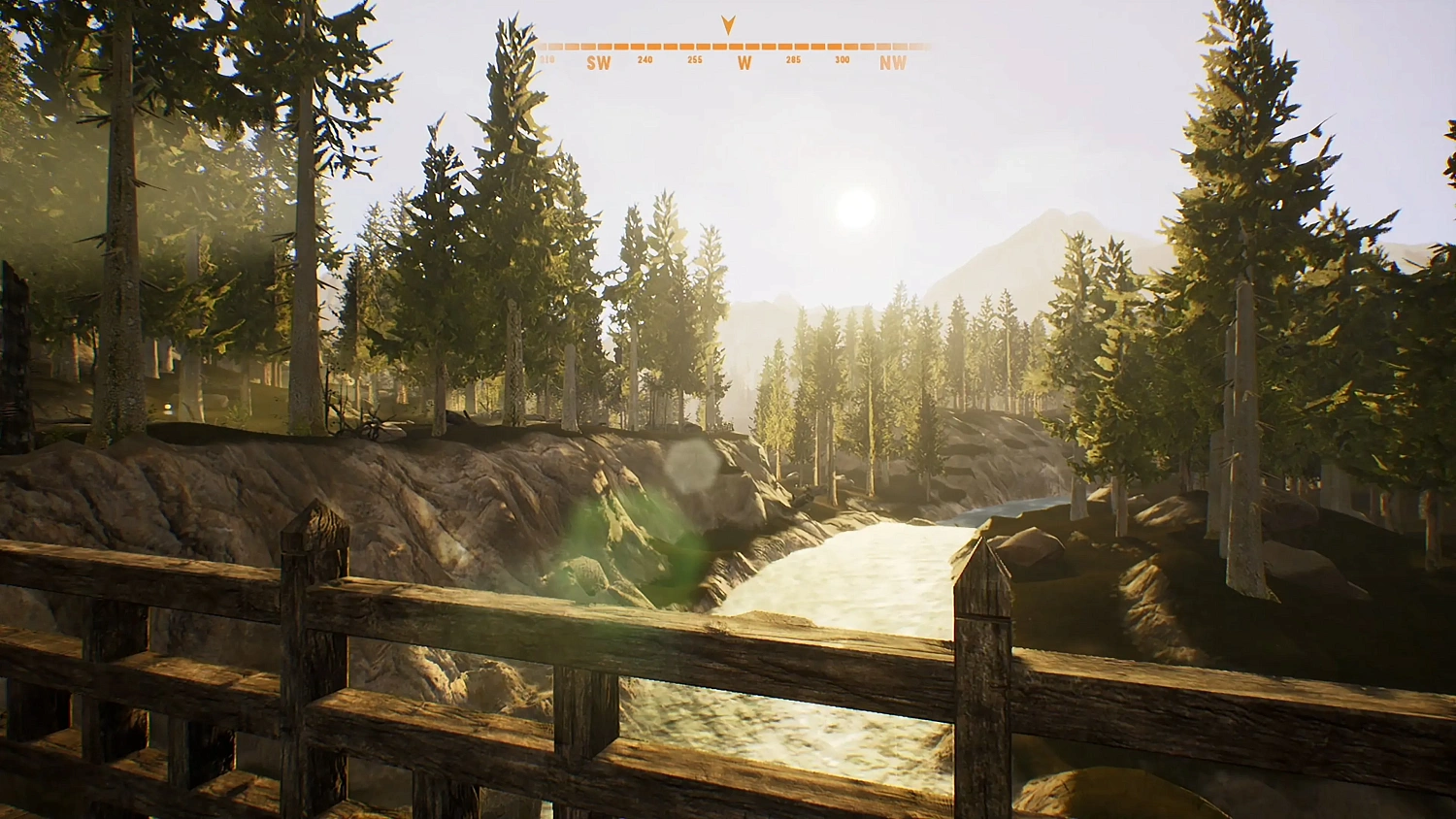1456x819 pixels.
Task: Click the faded 310 bearing at compass edge
Action: point(549,58)
